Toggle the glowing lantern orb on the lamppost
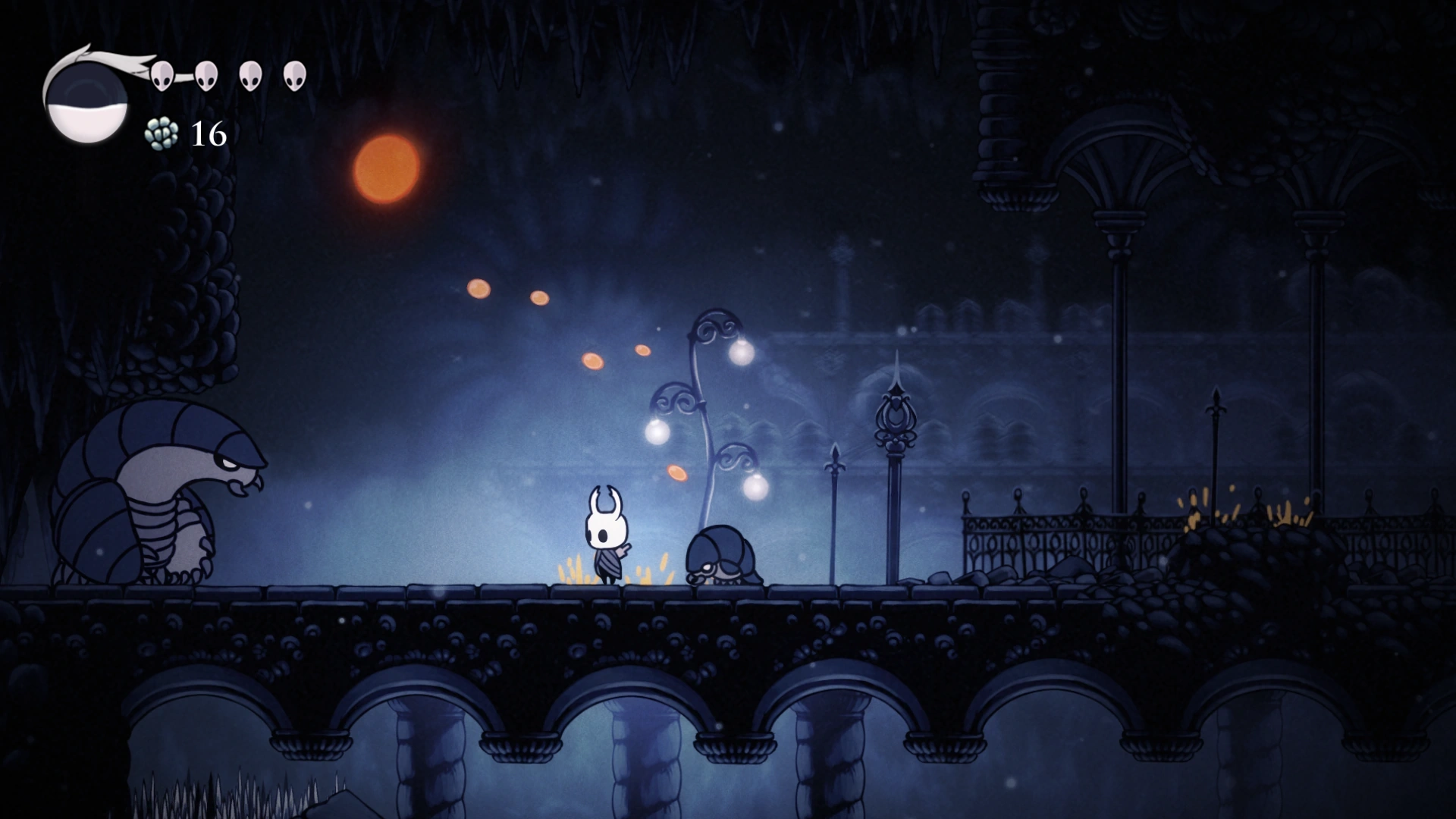Image resolution: width=1456 pixels, height=819 pixels. (741, 353)
